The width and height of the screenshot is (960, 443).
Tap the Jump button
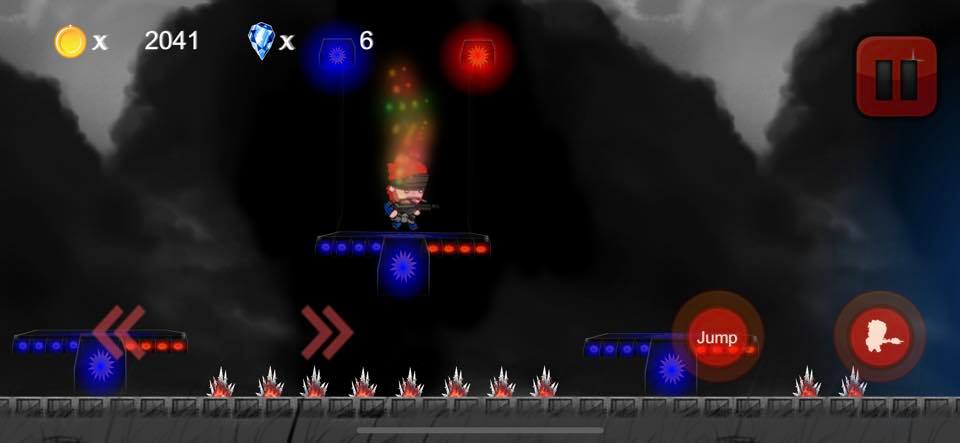[717, 337]
